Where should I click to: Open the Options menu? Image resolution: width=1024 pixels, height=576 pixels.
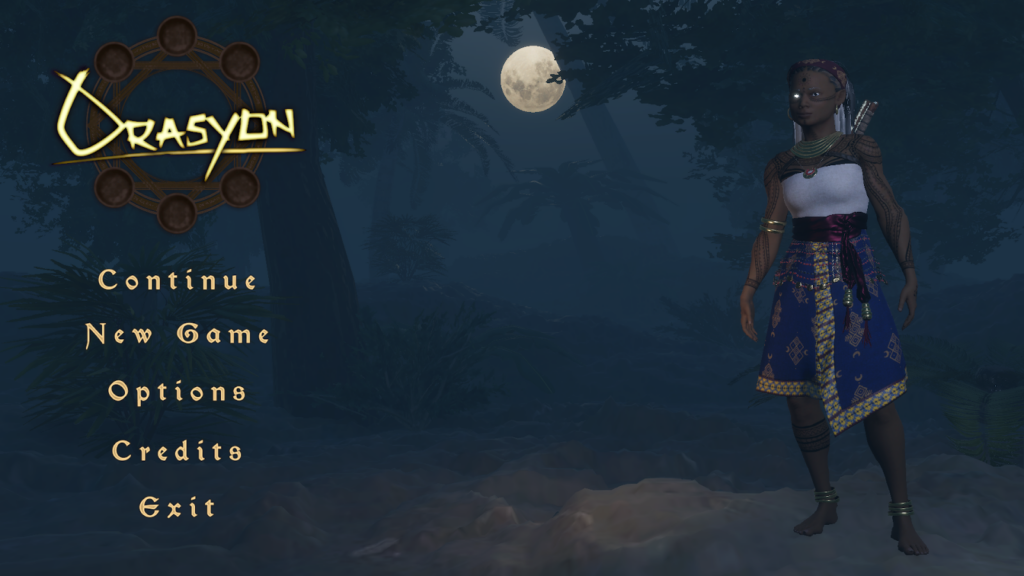coord(177,391)
